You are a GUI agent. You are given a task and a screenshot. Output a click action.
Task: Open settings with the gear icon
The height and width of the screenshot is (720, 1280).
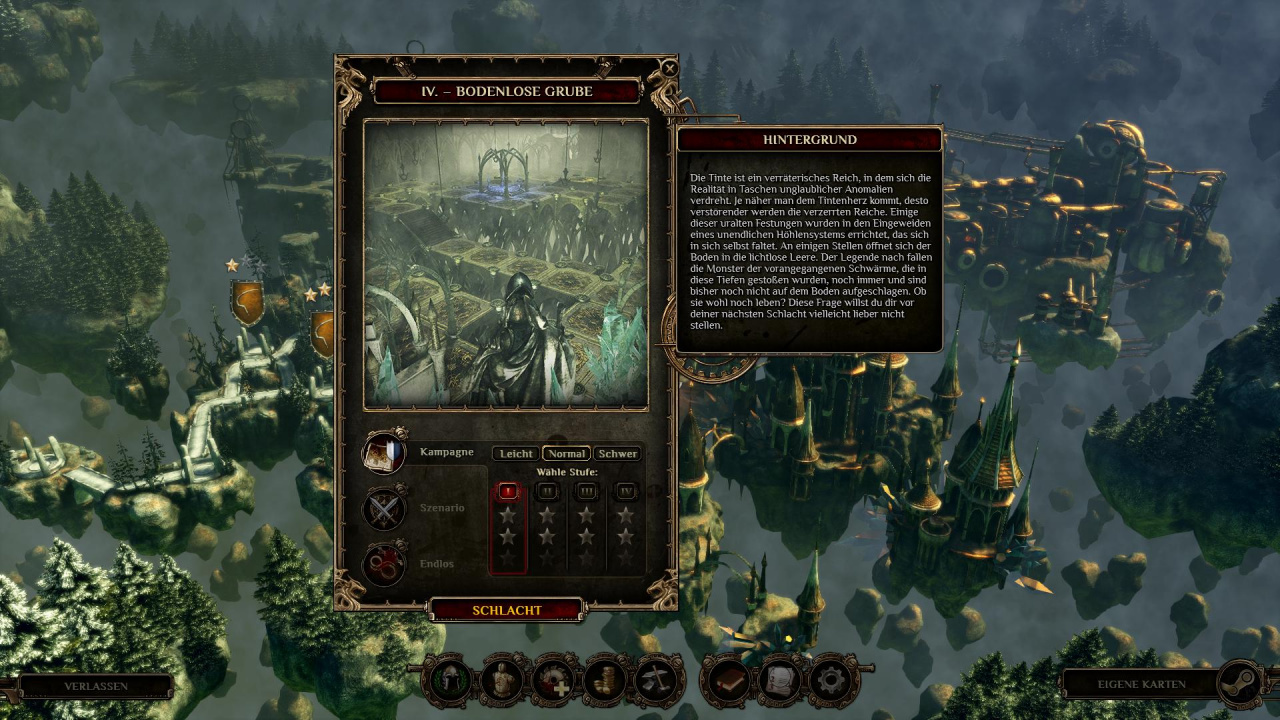[x=832, y=680]
